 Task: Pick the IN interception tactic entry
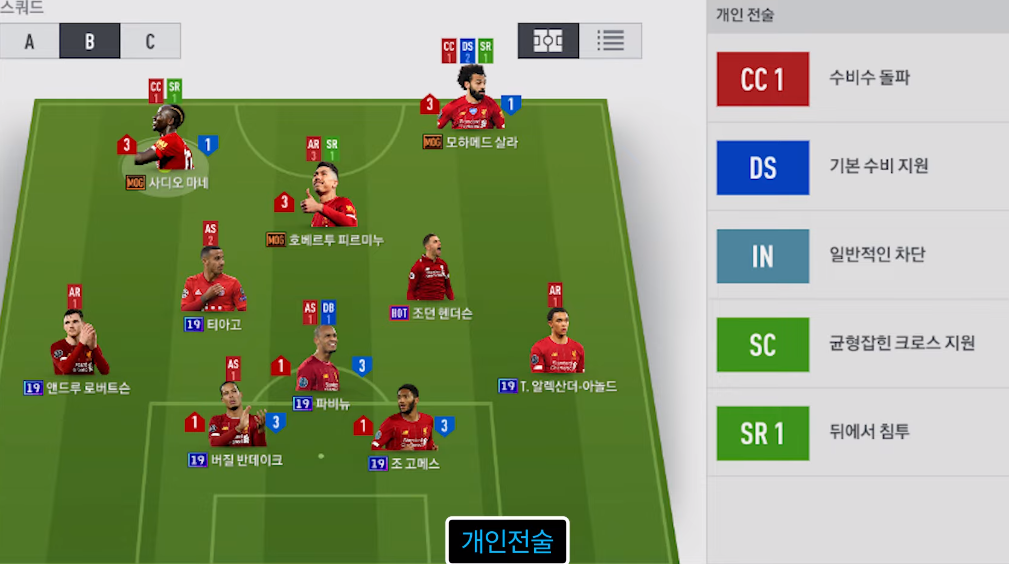(x=857, y=256)
